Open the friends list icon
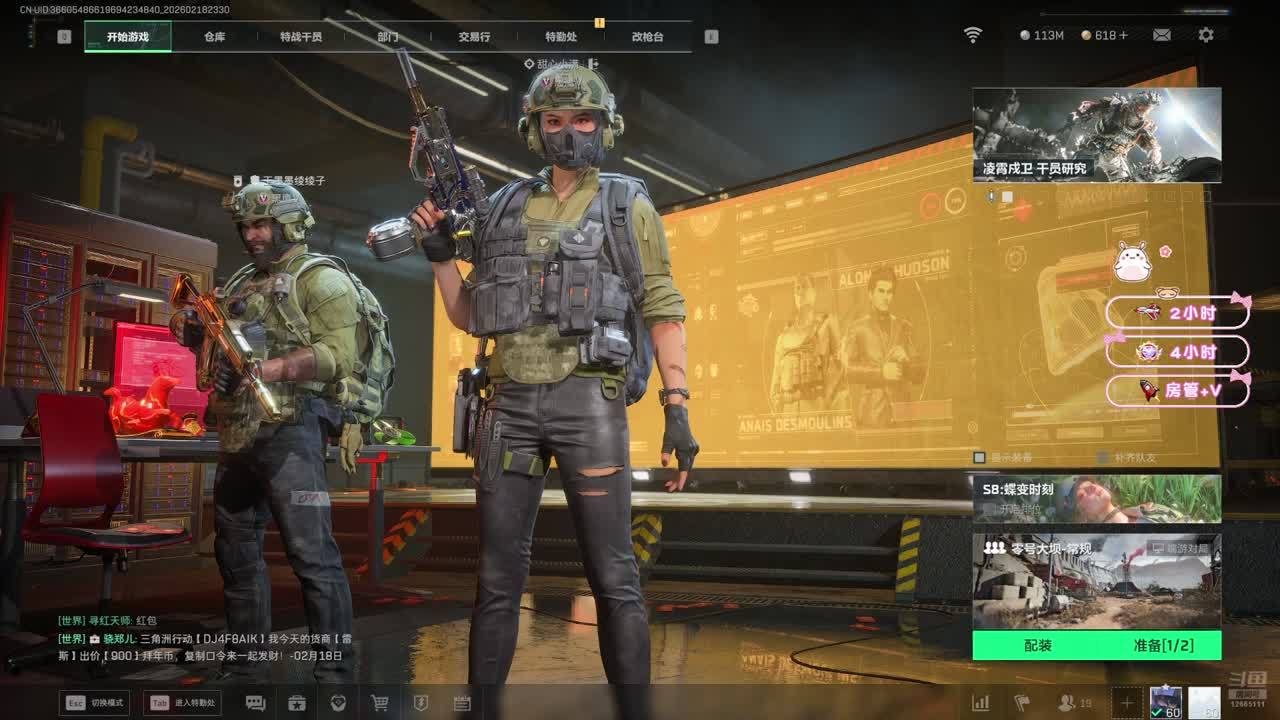 point(1068,703)
